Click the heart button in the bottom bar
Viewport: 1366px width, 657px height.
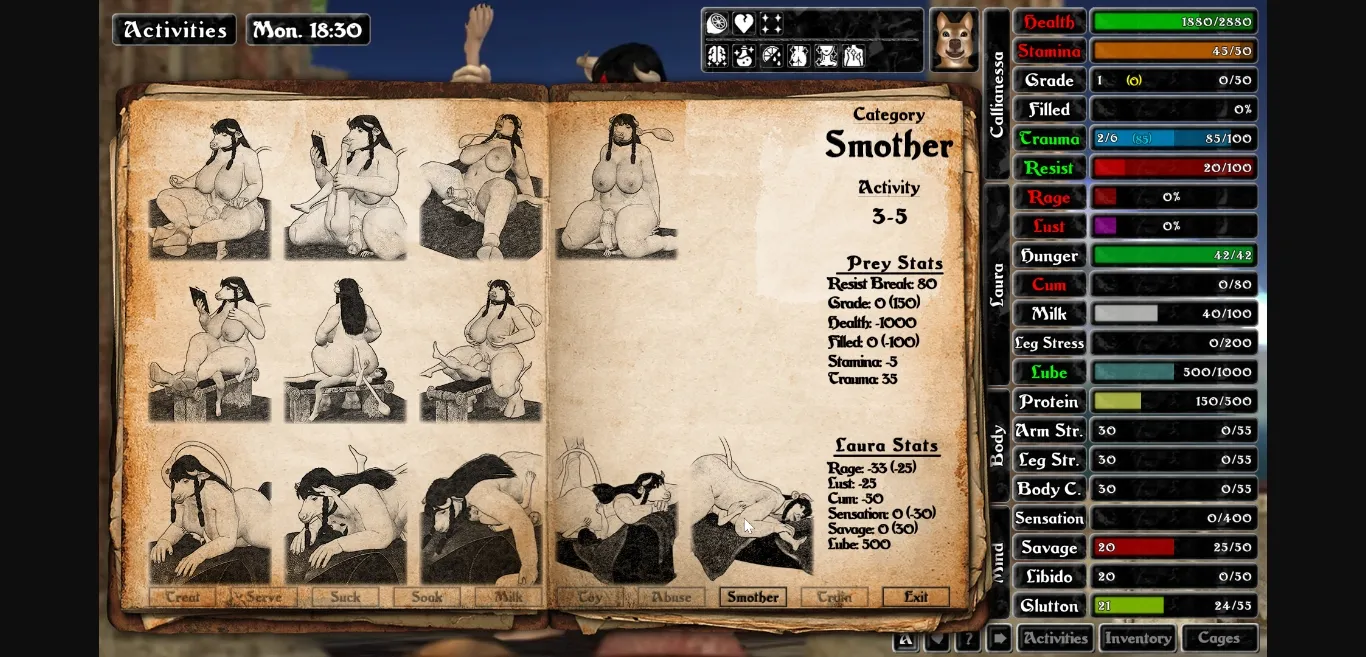(x=937, y=639)
